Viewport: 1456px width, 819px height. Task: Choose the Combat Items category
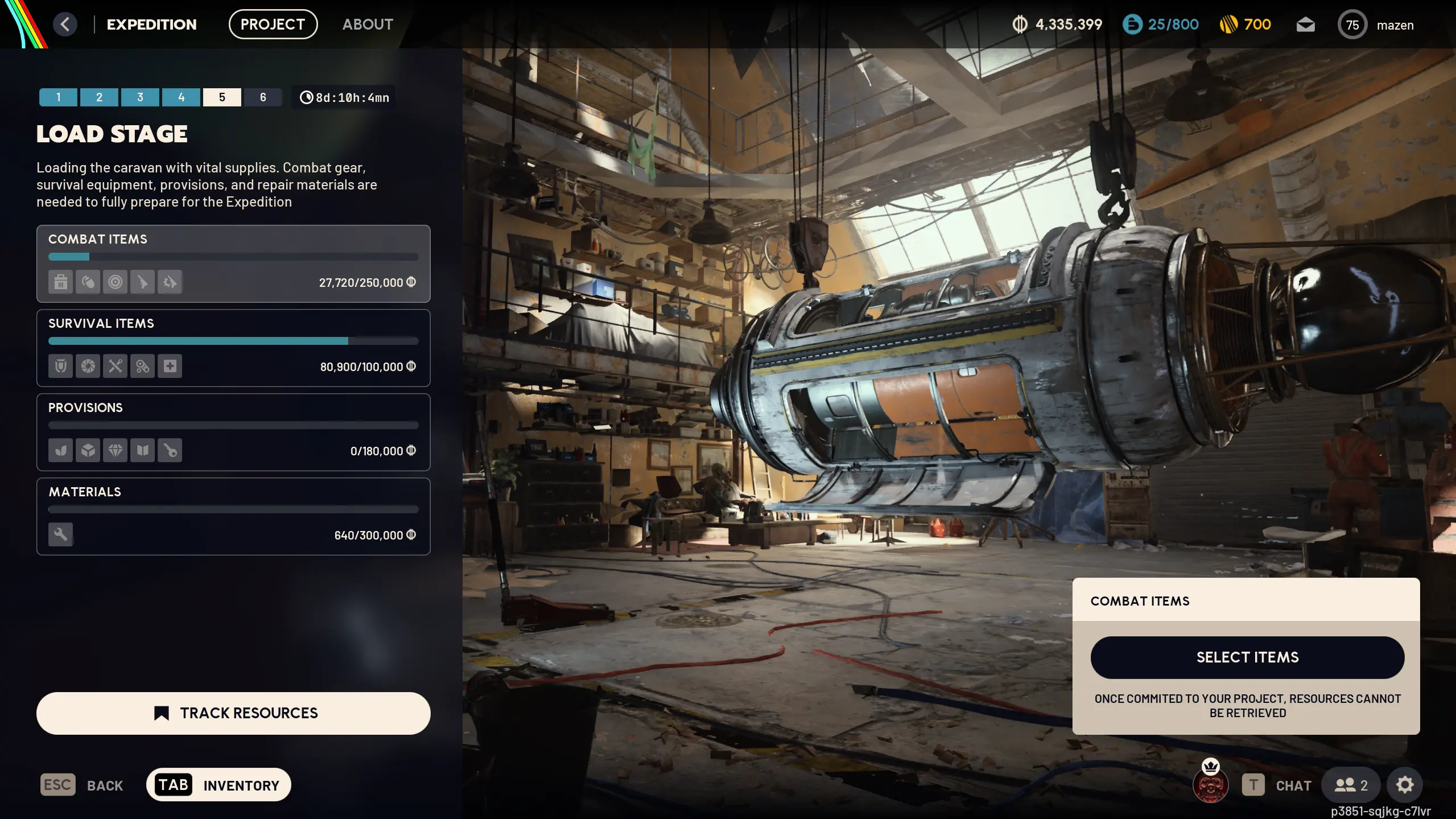233,264
